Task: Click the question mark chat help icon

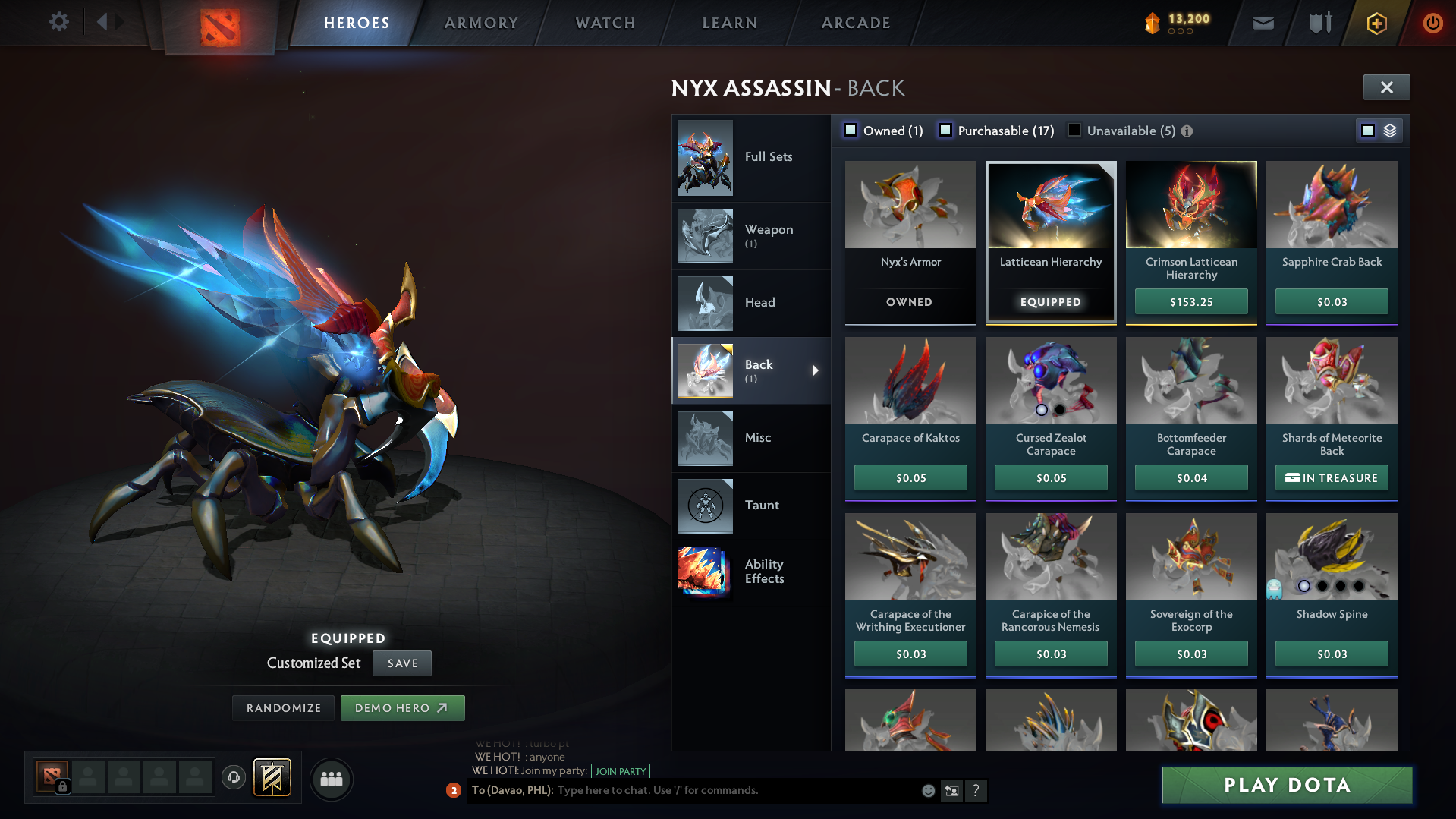Action: [x=976, y=790]
